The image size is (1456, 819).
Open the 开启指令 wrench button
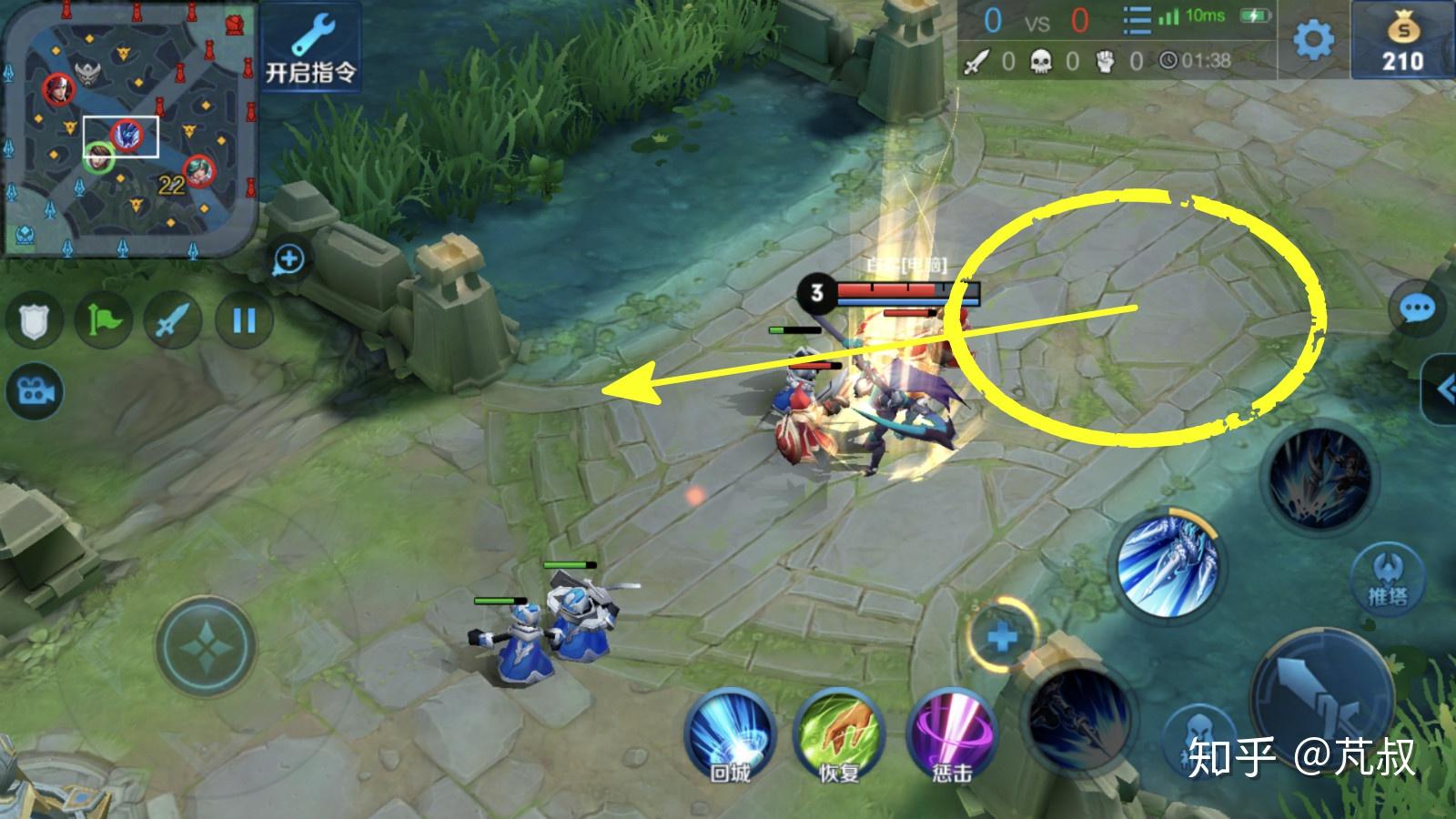click(311, 48)
